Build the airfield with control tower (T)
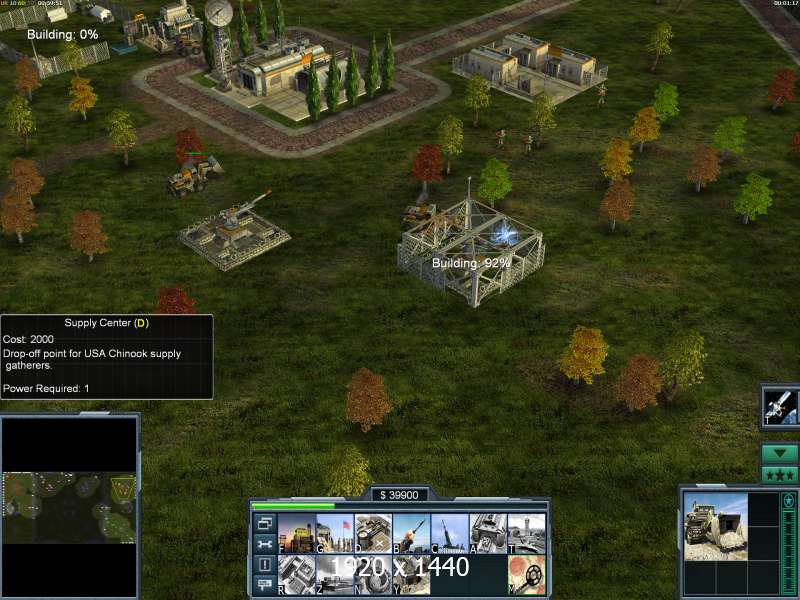Viewport: 800px width, 600px height. [526, 533]
